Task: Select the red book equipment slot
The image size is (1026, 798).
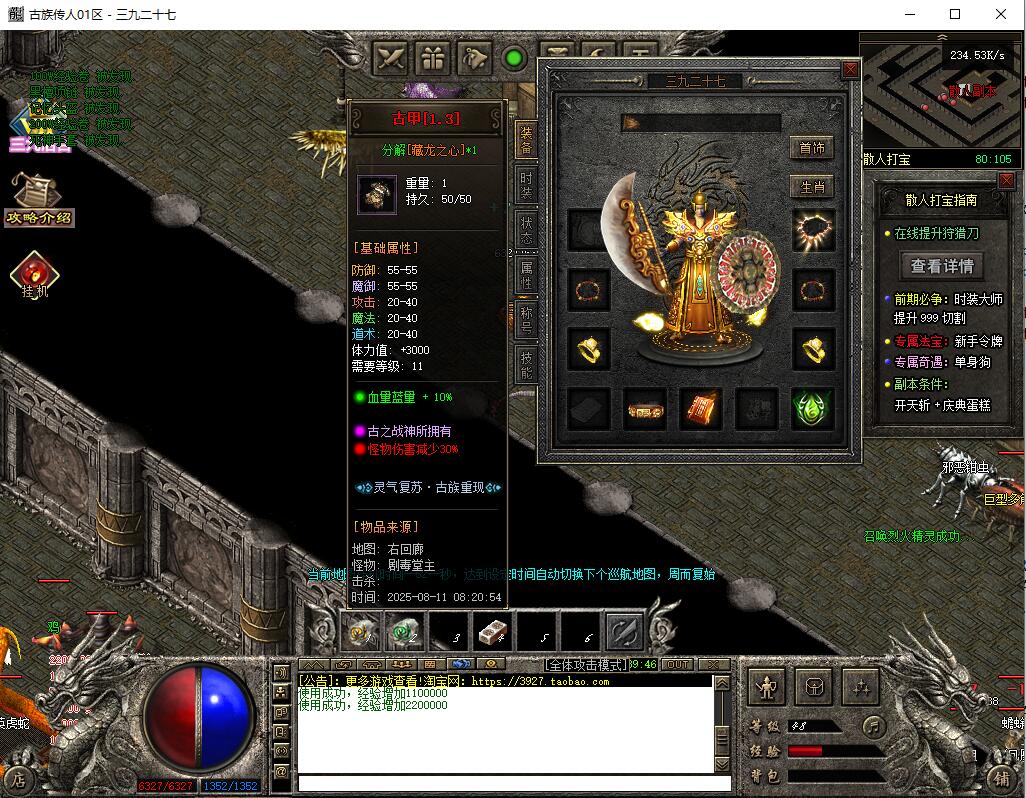Action: coord(701,409)
